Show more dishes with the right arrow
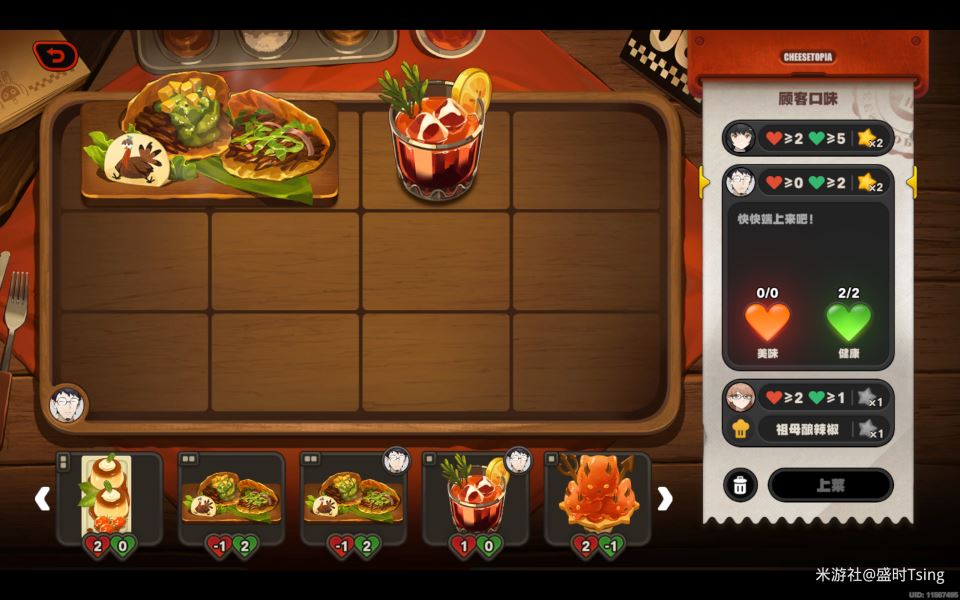Screen dimensions: 960x600 665,498
